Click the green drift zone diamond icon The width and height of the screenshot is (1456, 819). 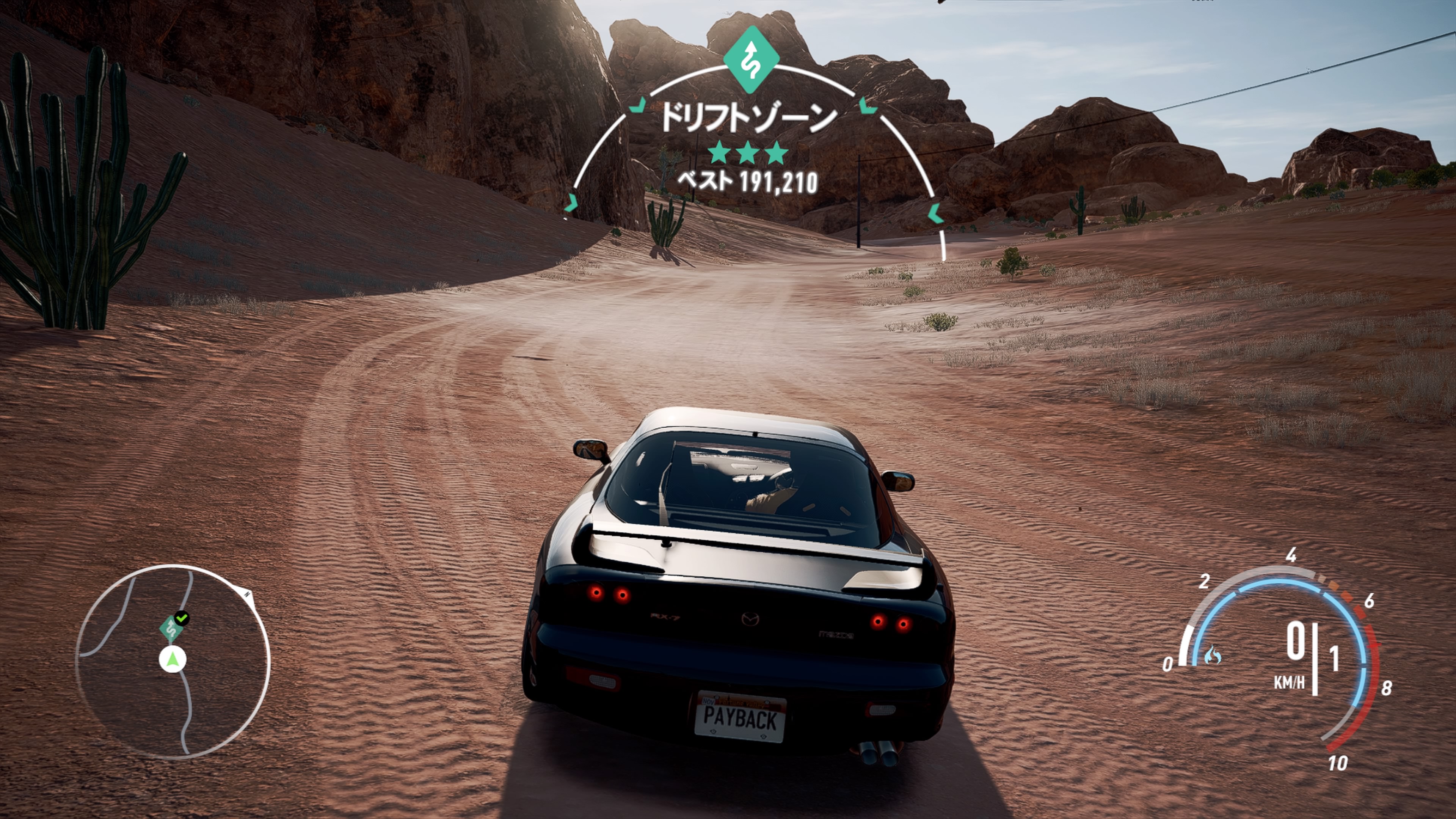[x=751, y=60]
